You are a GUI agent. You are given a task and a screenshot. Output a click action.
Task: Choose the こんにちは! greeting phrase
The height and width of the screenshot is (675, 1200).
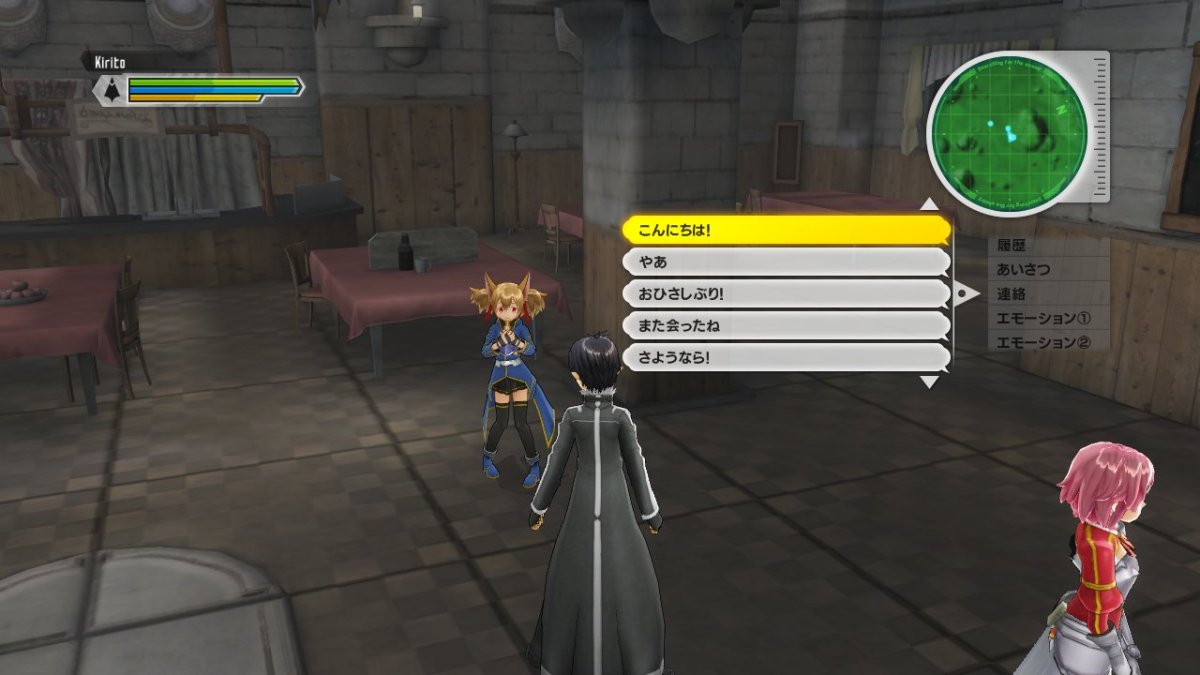(785, 230)
